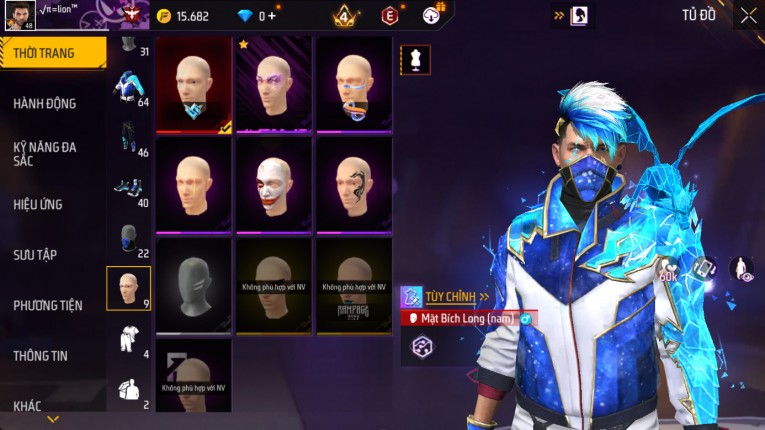Viewport: 765px width, 430px height.
Task: Switch to the Thời Trang tab
Action: pyautogui.click(x=52, y=53)
